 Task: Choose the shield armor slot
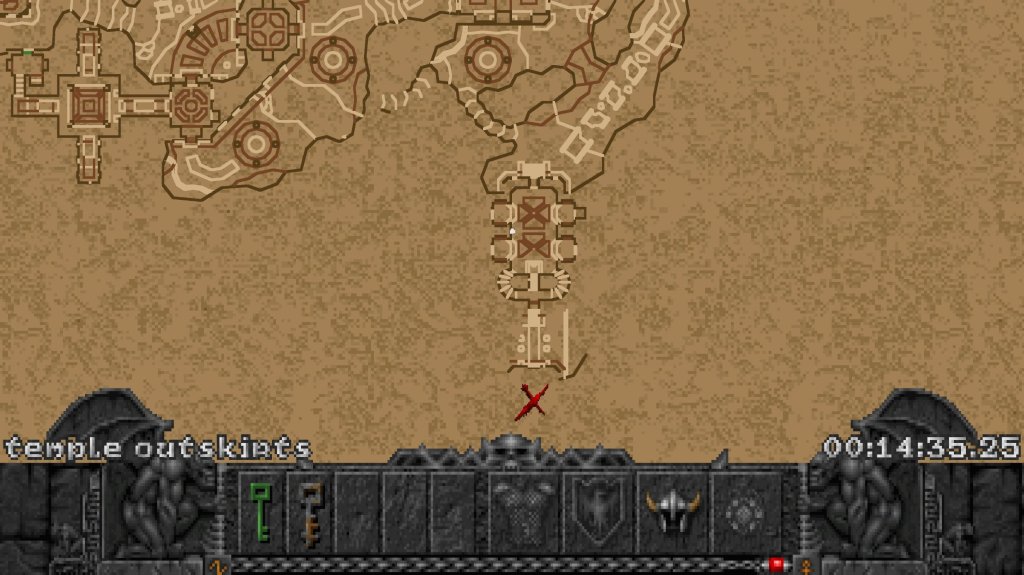pyautogui.click(x=597, y=512)
